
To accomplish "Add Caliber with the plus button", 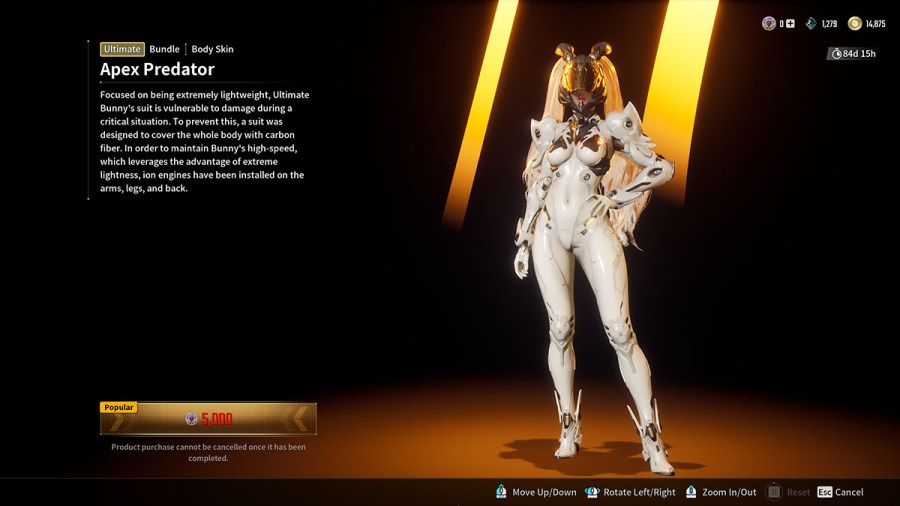I will point(791,24).
